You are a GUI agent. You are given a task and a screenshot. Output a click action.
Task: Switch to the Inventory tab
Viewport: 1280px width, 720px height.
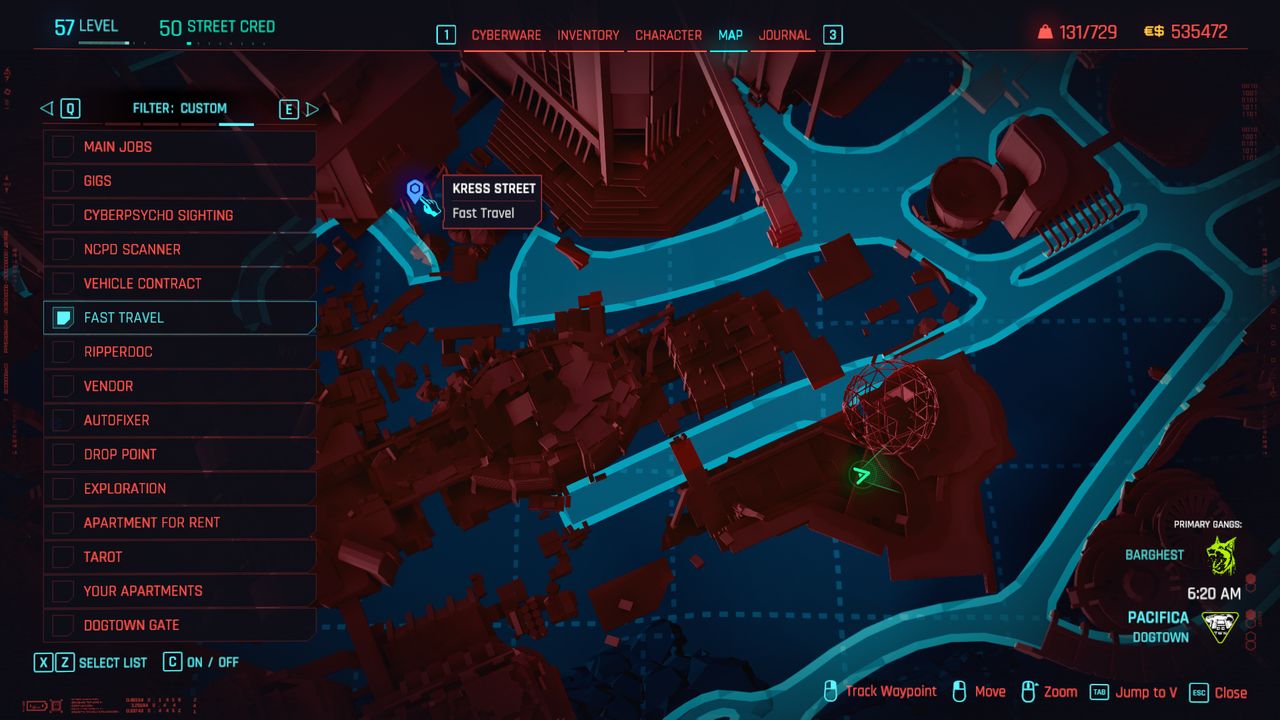[588, 35]
